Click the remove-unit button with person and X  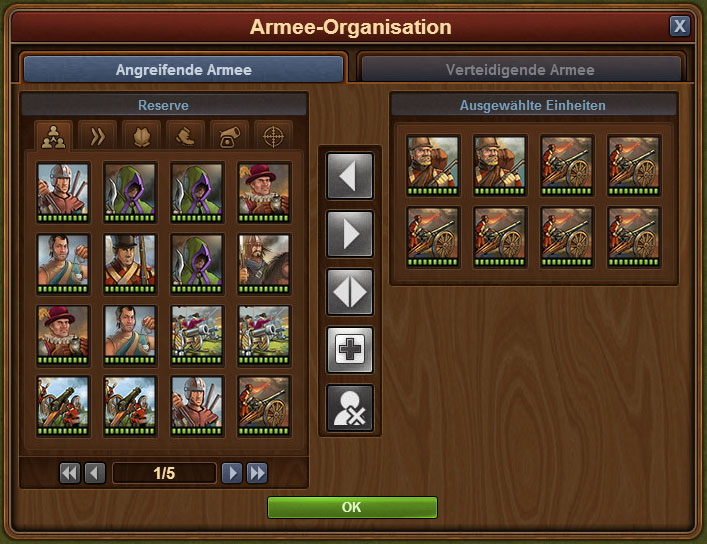(x=350, y=409)
